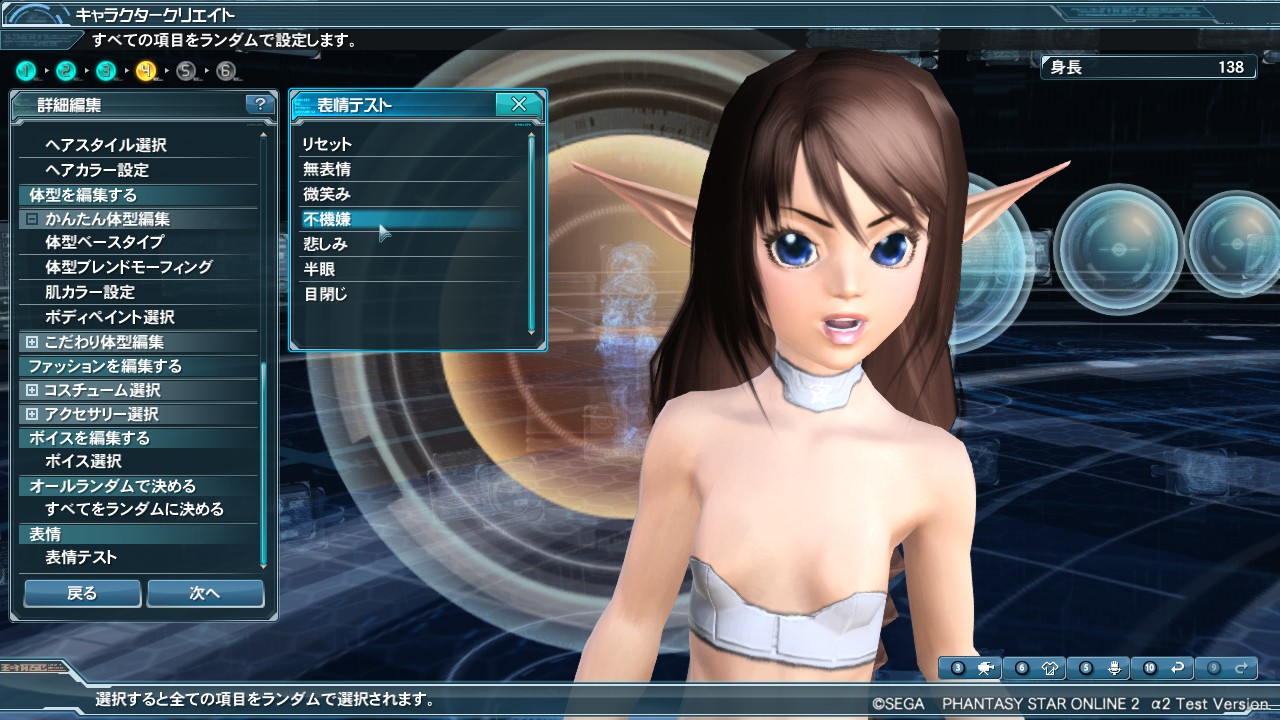This screenshot has height=720, width=1280.
Task: Open ボイス選択
Action: [x=83, y=461]
